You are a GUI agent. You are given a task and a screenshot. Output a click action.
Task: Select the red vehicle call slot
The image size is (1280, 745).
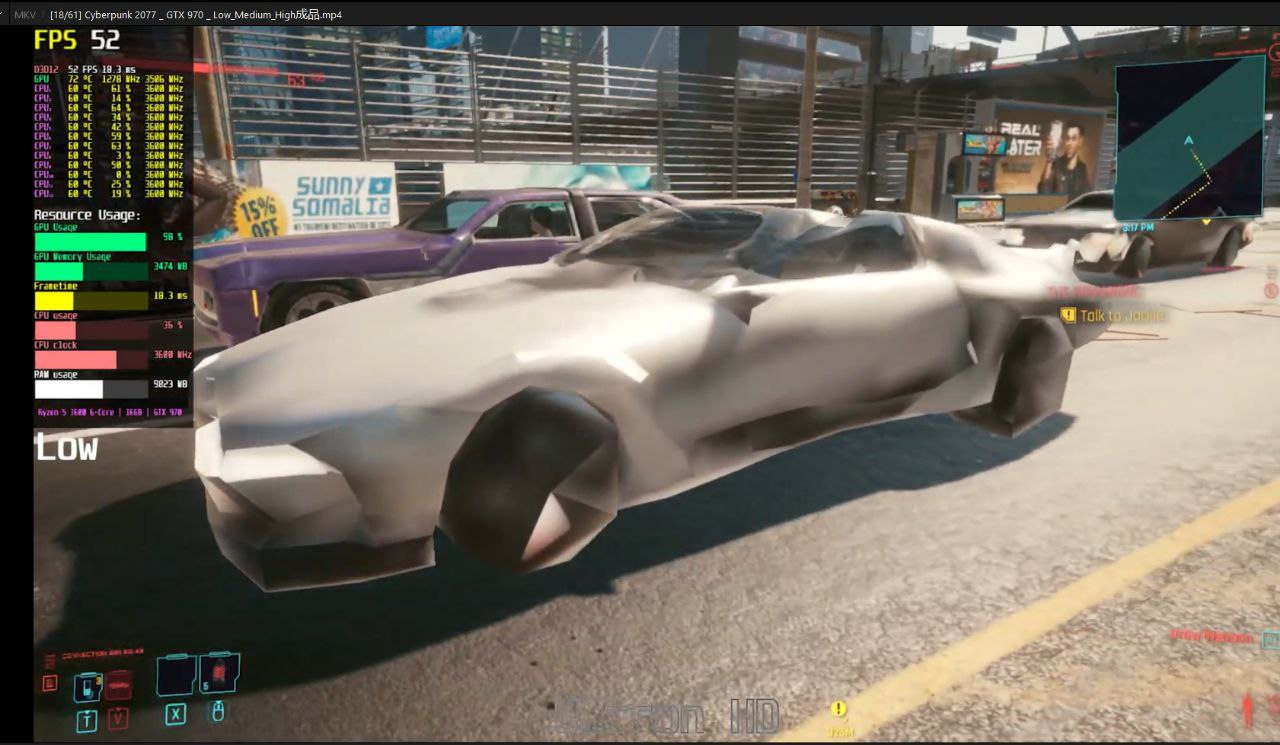tap(119, 685)
